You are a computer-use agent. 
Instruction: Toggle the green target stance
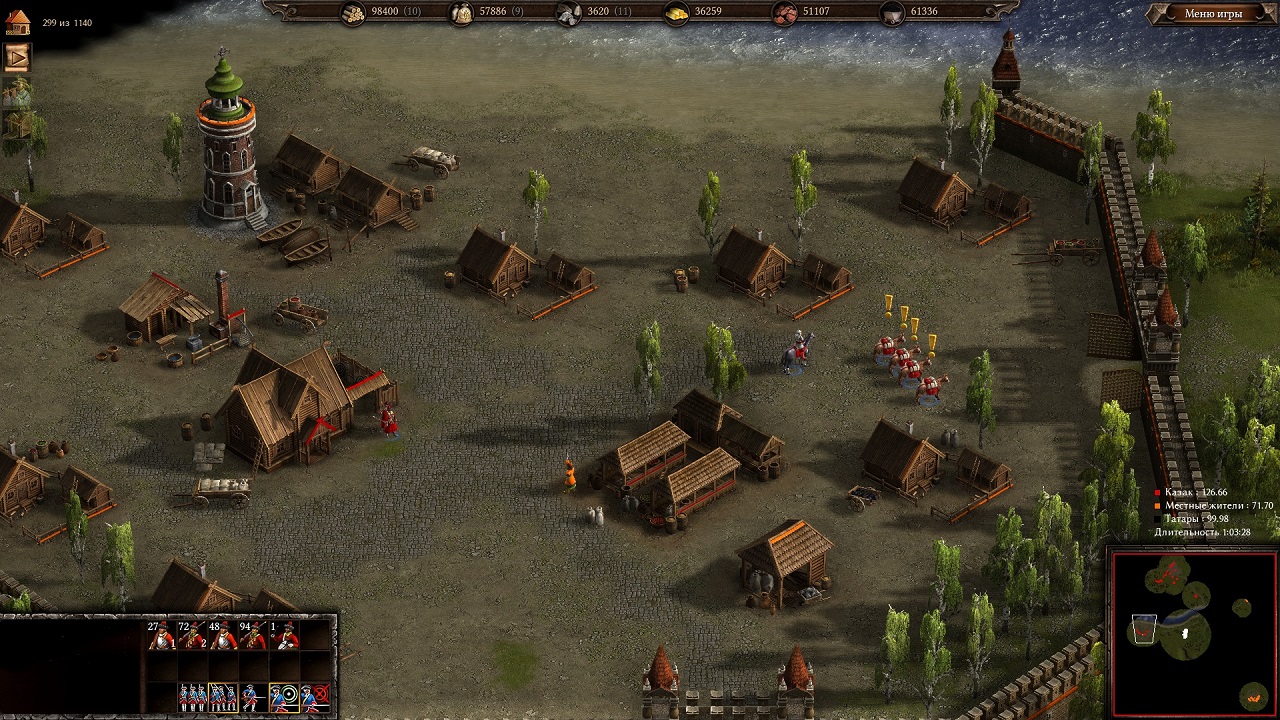click(285, 697)
